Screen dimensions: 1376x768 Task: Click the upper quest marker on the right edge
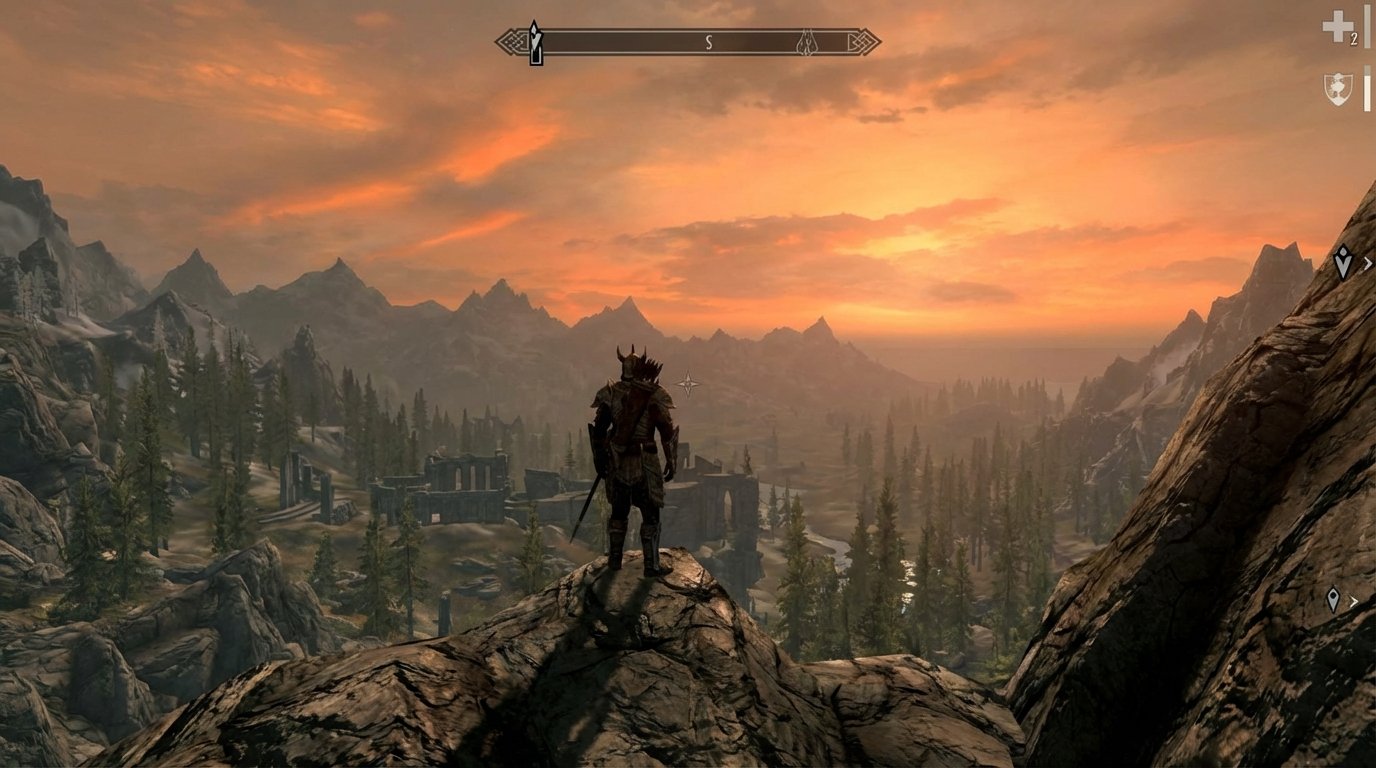pyautogui.click(x=1345, y=263)
